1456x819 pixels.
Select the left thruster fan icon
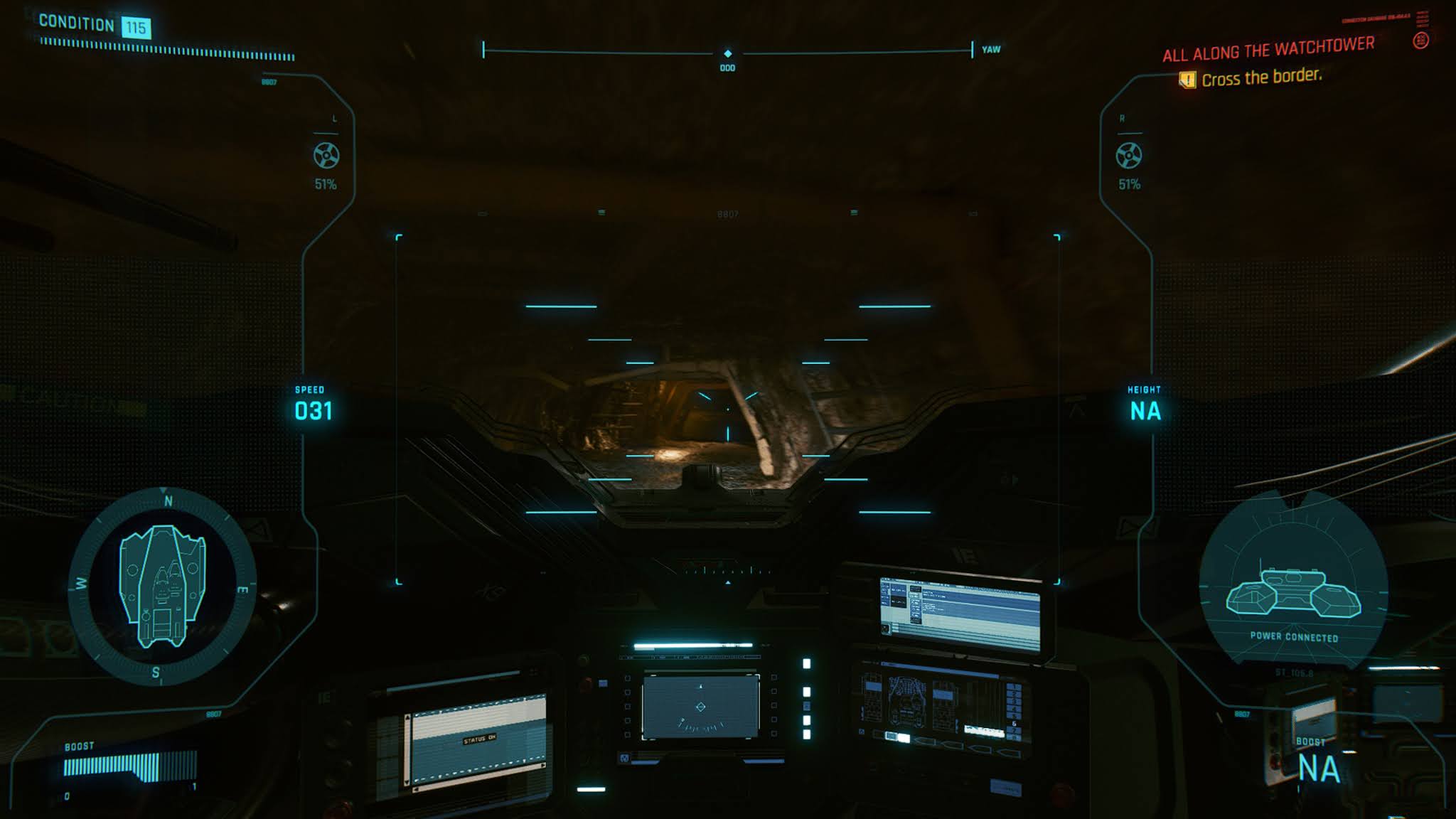coord(326,156)
